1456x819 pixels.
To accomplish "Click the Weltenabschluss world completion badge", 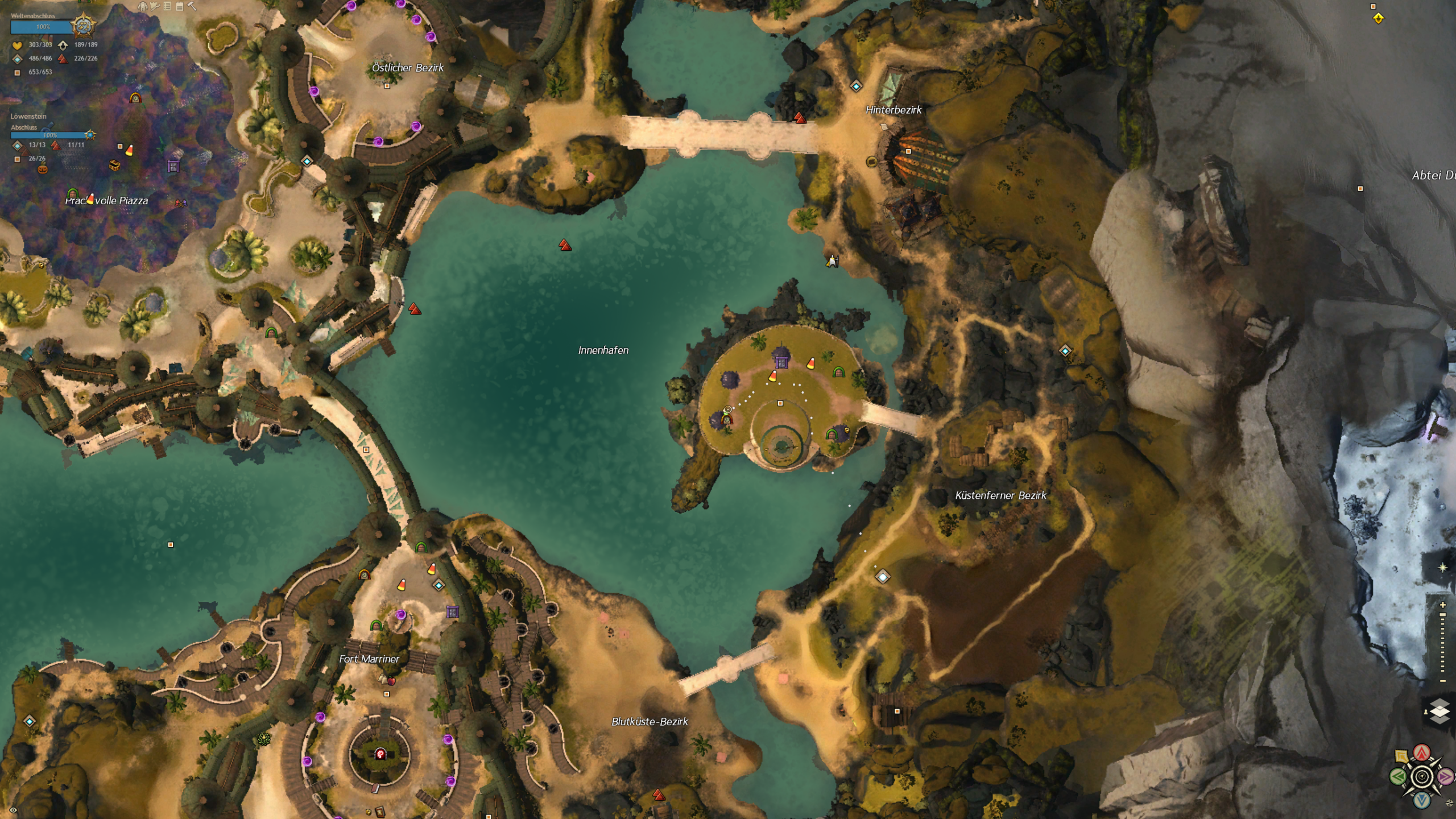I will click(x=83, y=26).
